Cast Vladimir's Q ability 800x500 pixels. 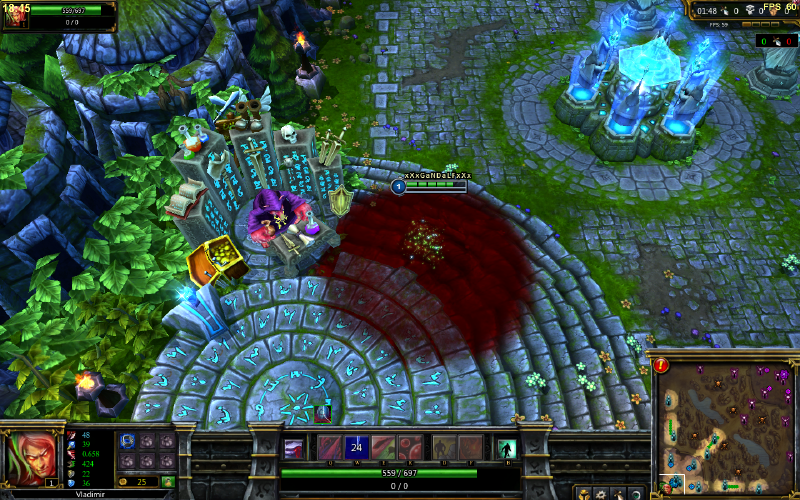click(329, 448)
